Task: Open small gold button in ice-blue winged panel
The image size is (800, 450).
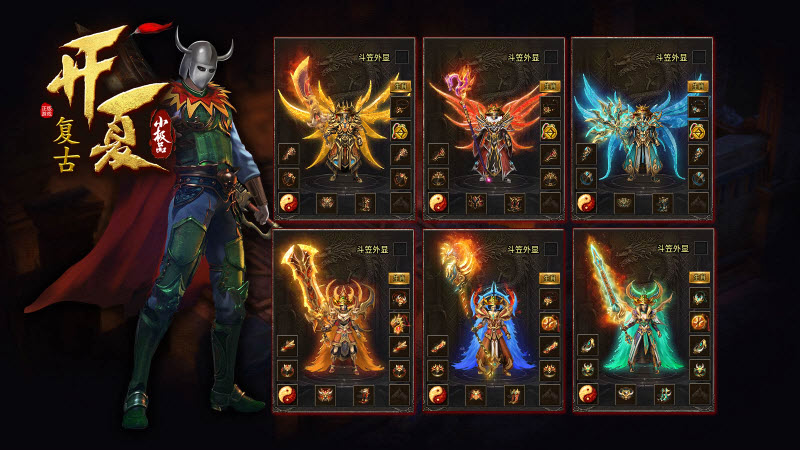Action: point(698,87)
